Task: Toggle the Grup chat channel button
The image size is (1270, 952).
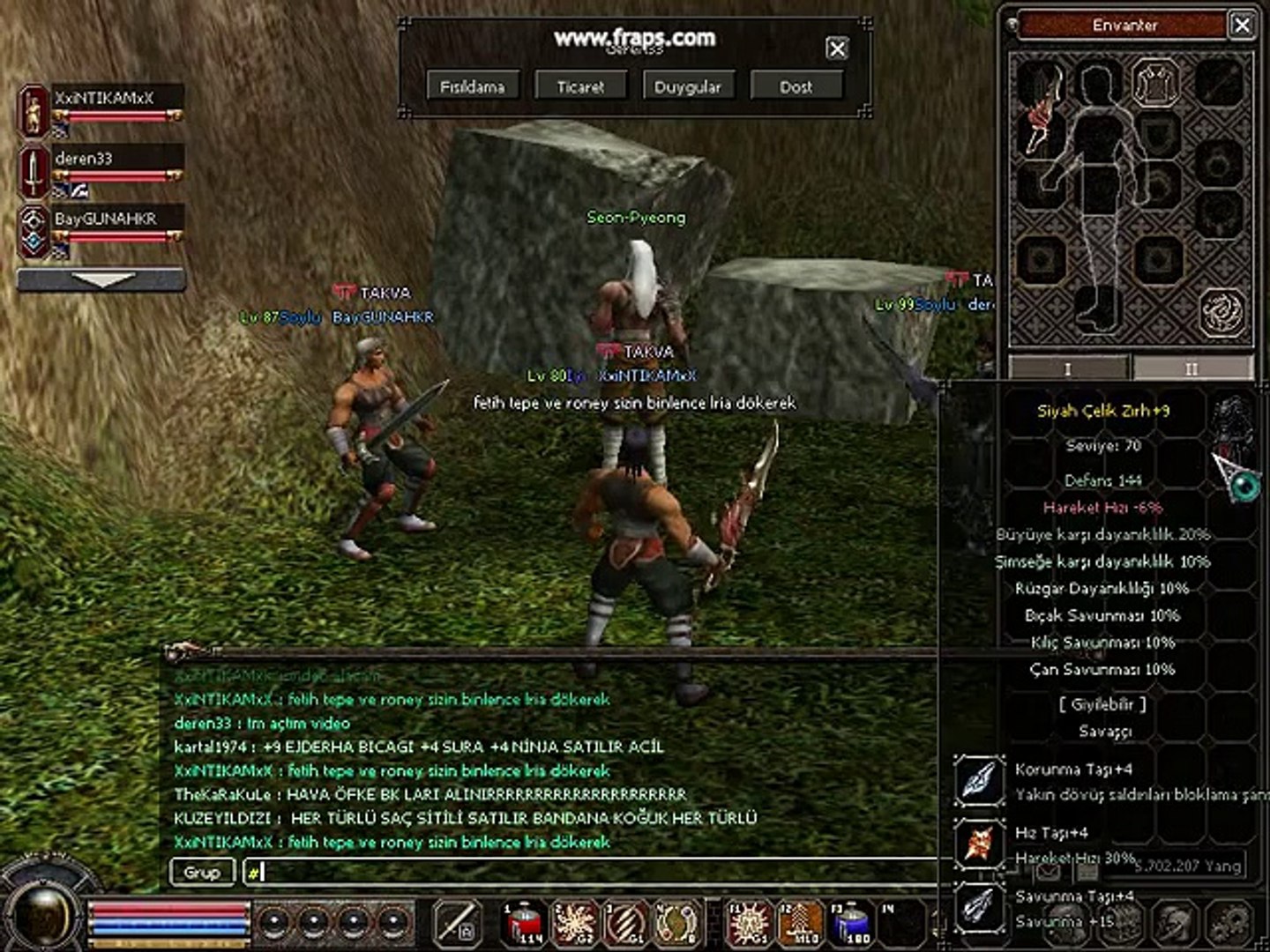Action: point(201,872)
